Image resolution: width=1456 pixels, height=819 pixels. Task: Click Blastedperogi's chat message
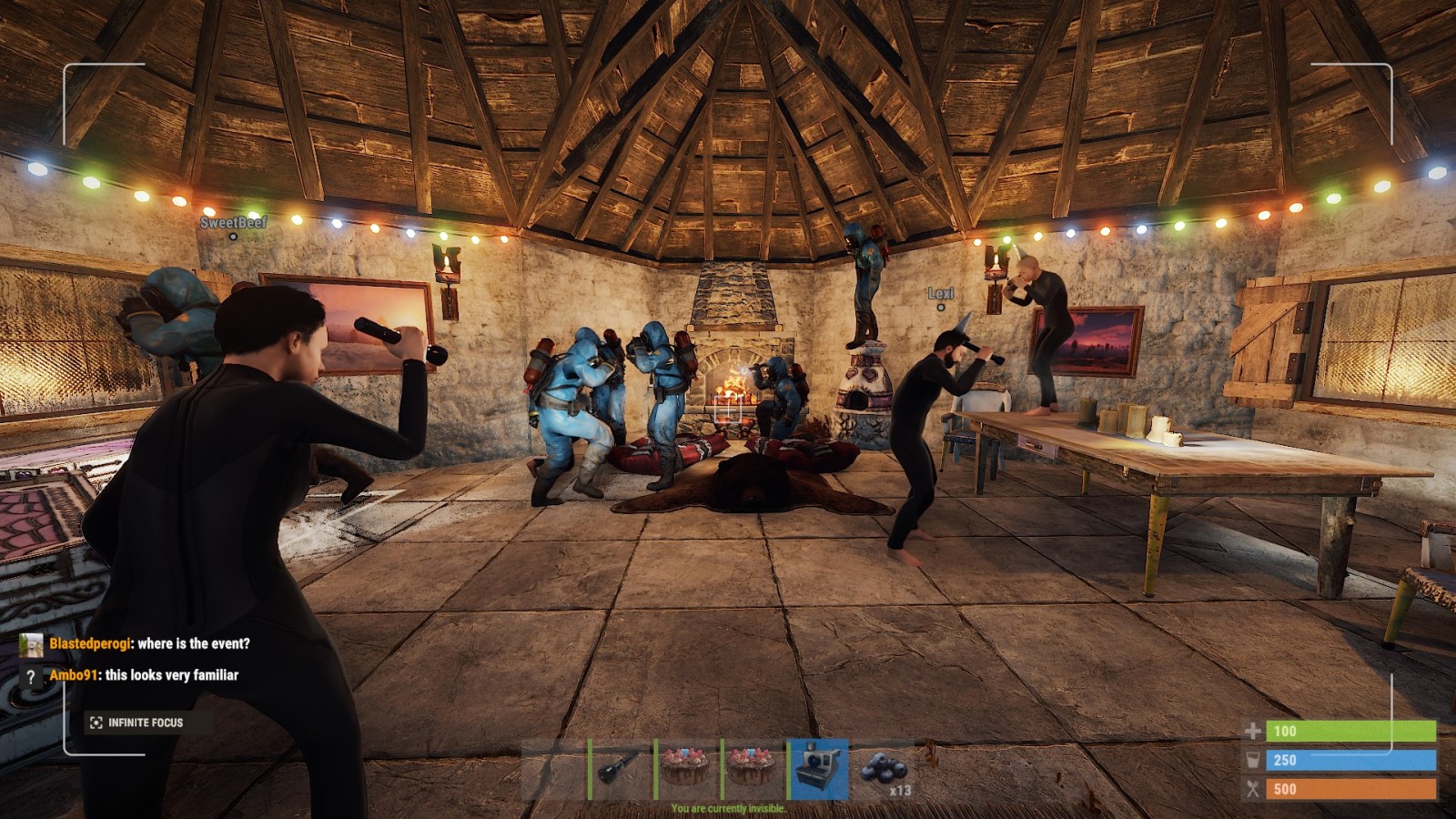150,643
